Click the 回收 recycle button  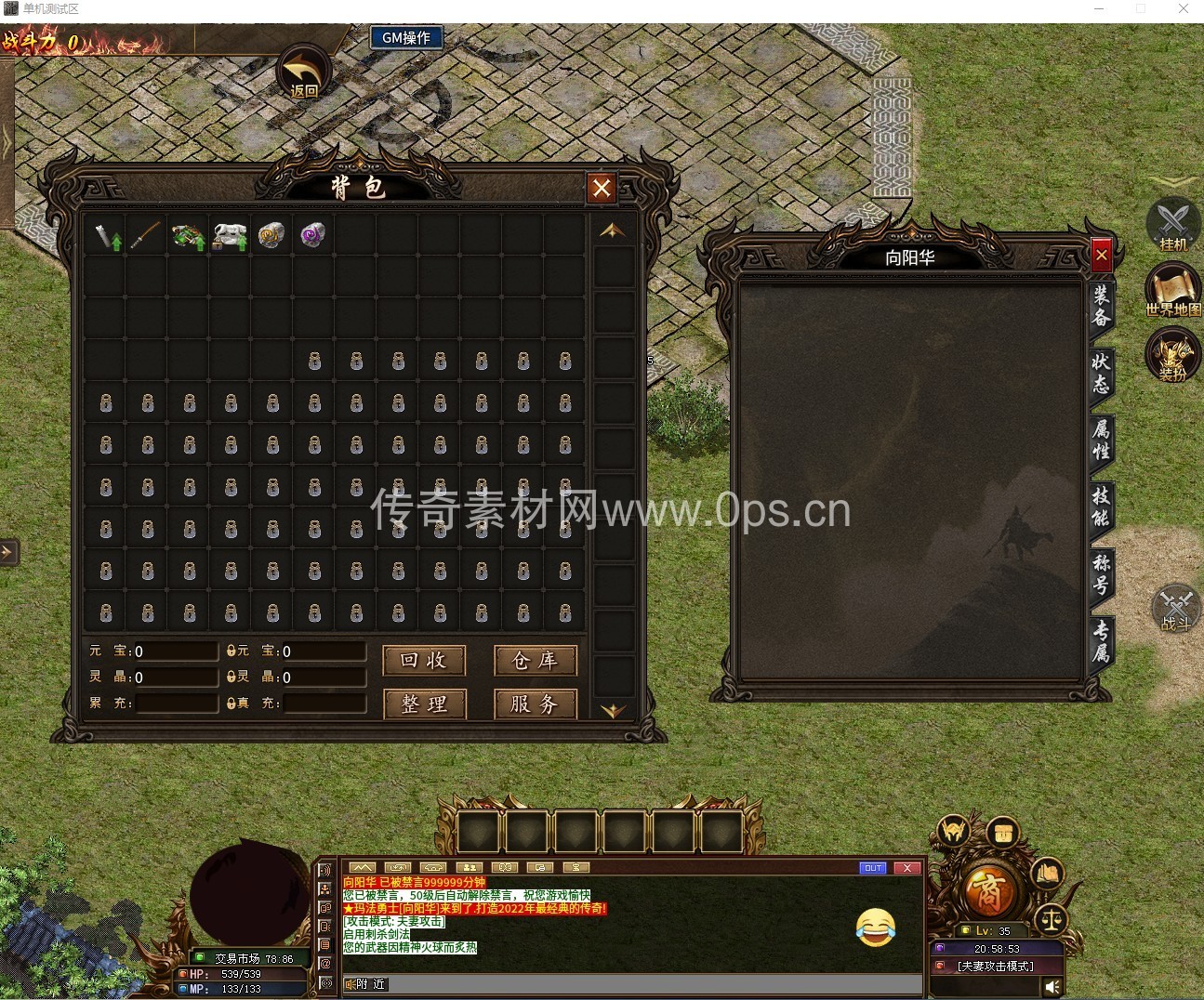pos(424,661)
